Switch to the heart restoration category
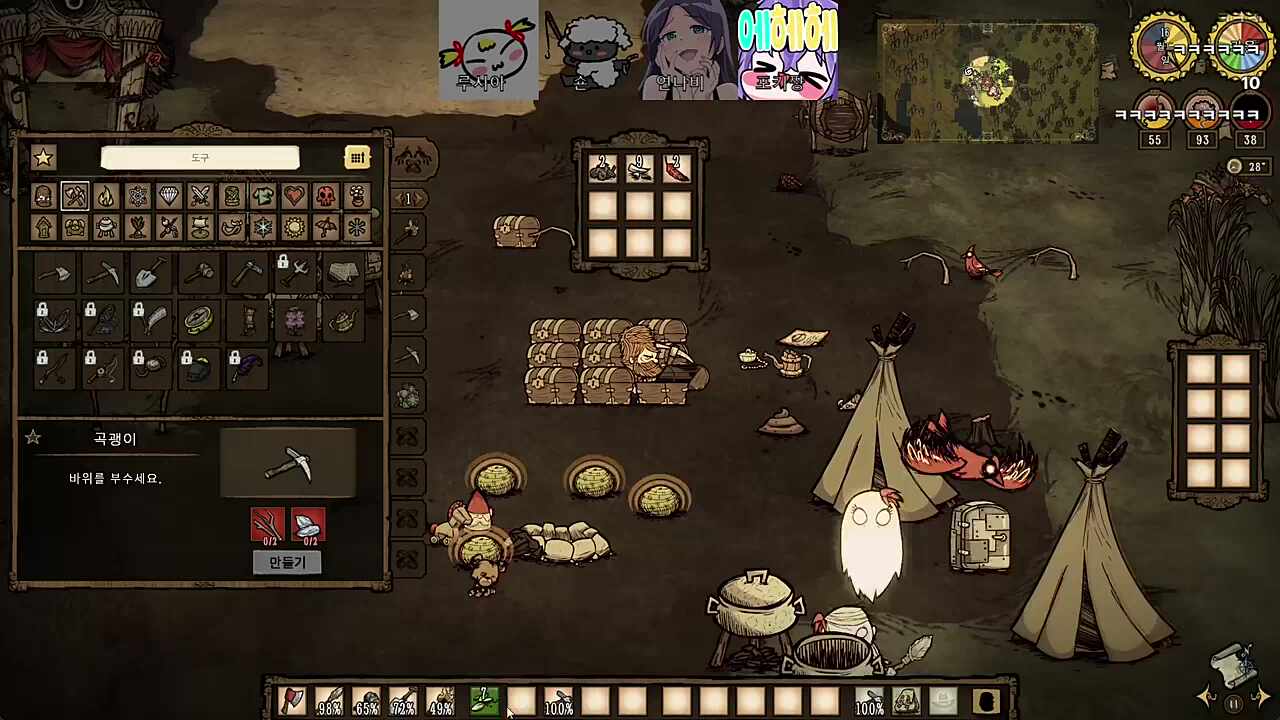 [294, 196]
